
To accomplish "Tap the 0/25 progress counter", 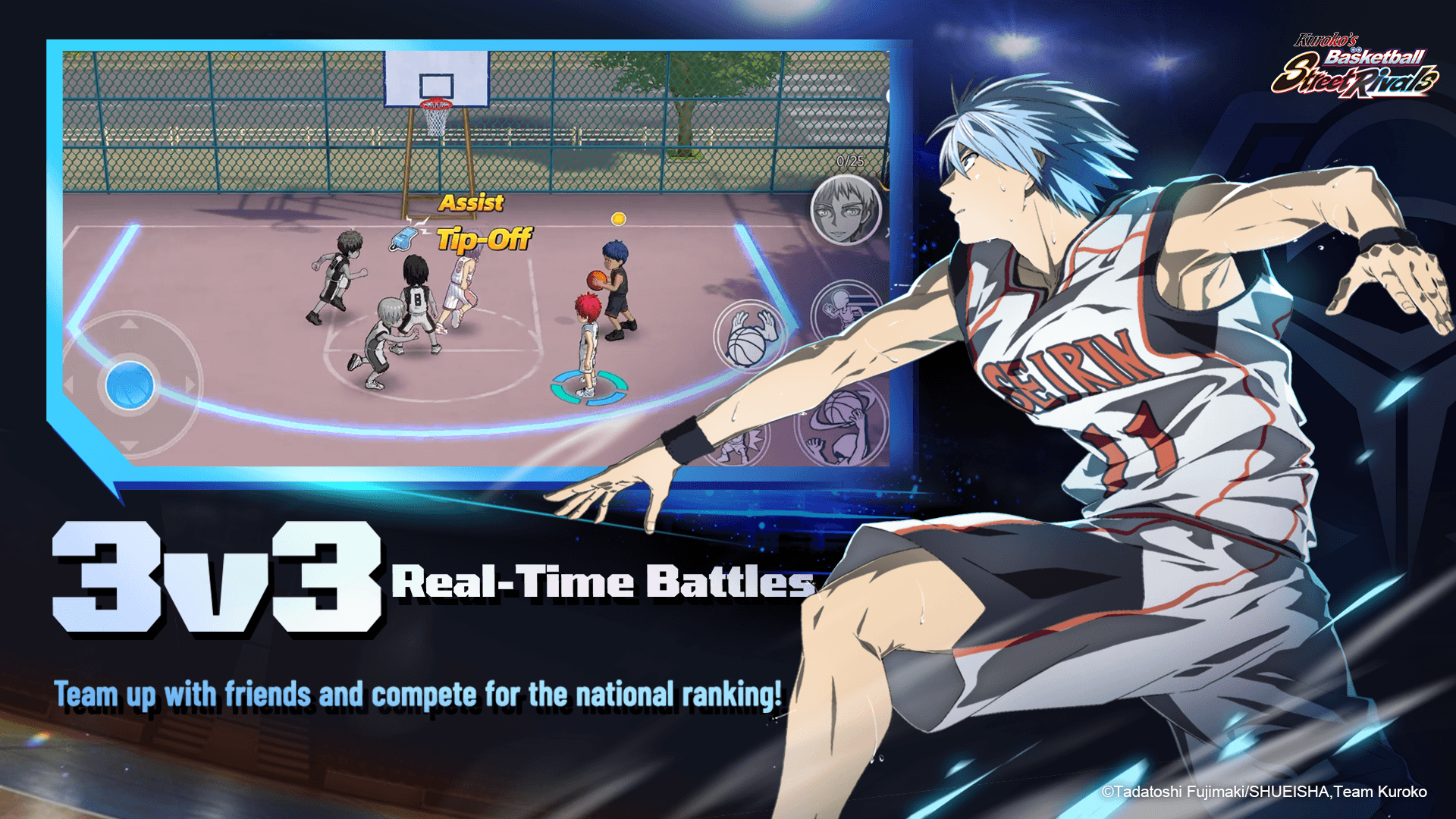I will pyautogui.click(x=849, y=159).
